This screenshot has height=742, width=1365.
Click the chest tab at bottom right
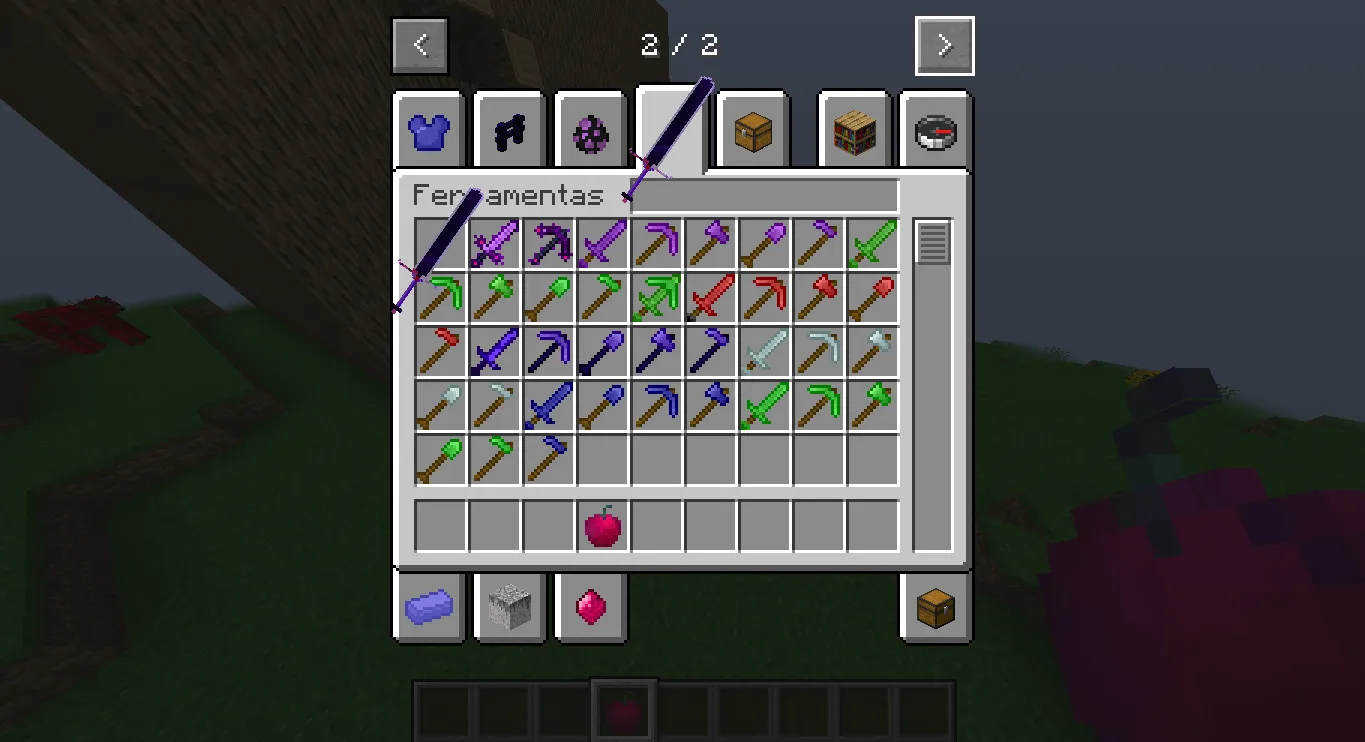point(933,607)
